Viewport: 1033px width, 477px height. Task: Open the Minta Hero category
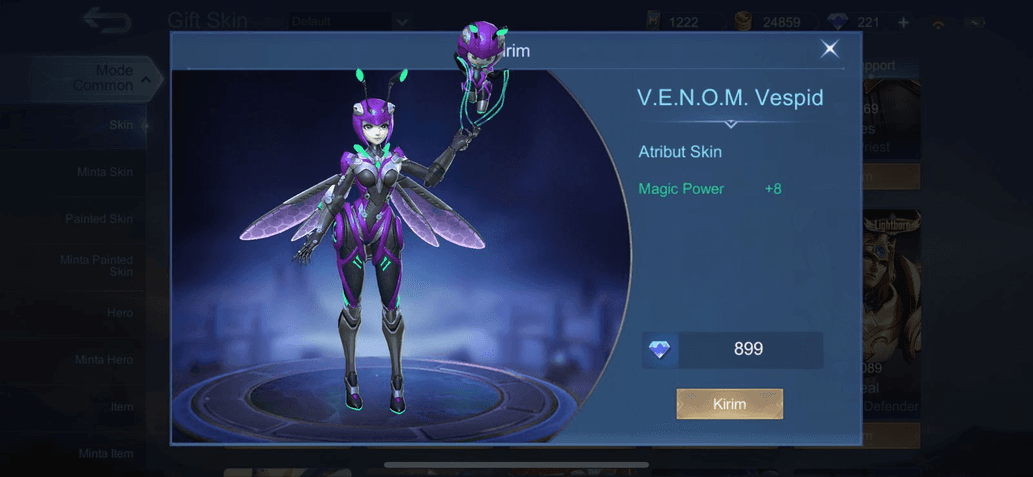click(x=104, y=360)
